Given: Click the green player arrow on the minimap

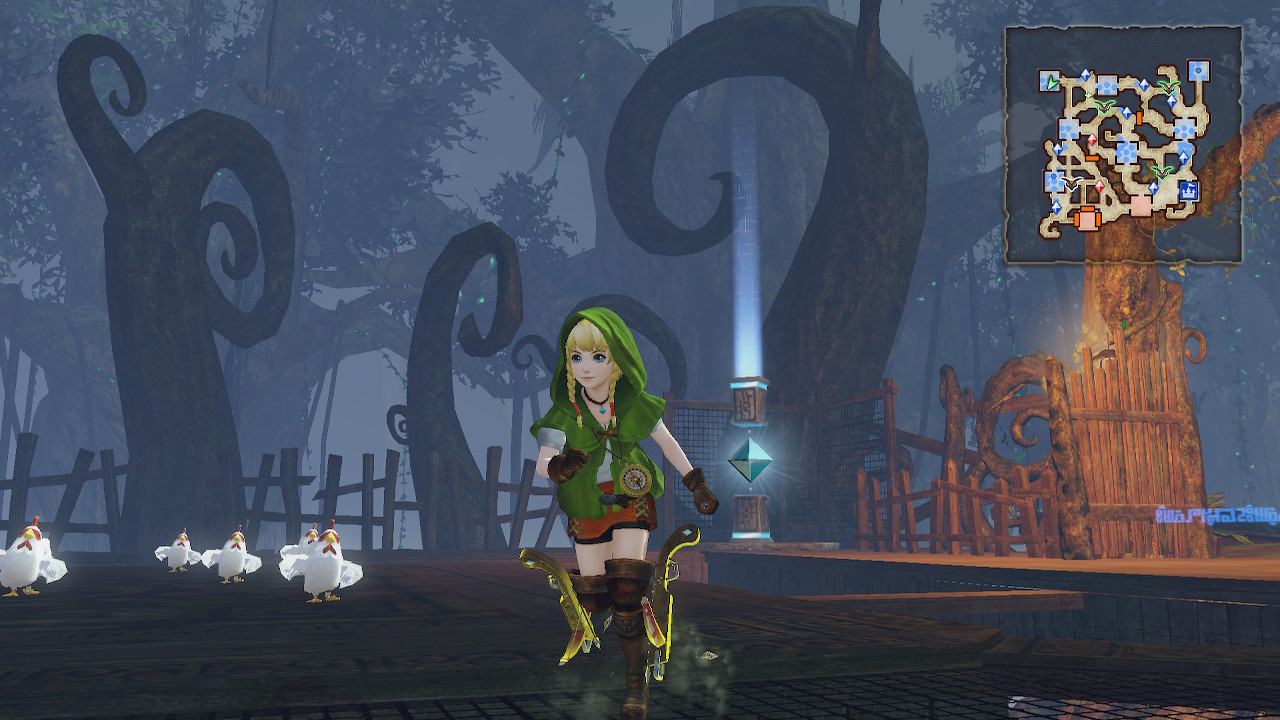Looking at the screenshot, I should pos(1051,82).
